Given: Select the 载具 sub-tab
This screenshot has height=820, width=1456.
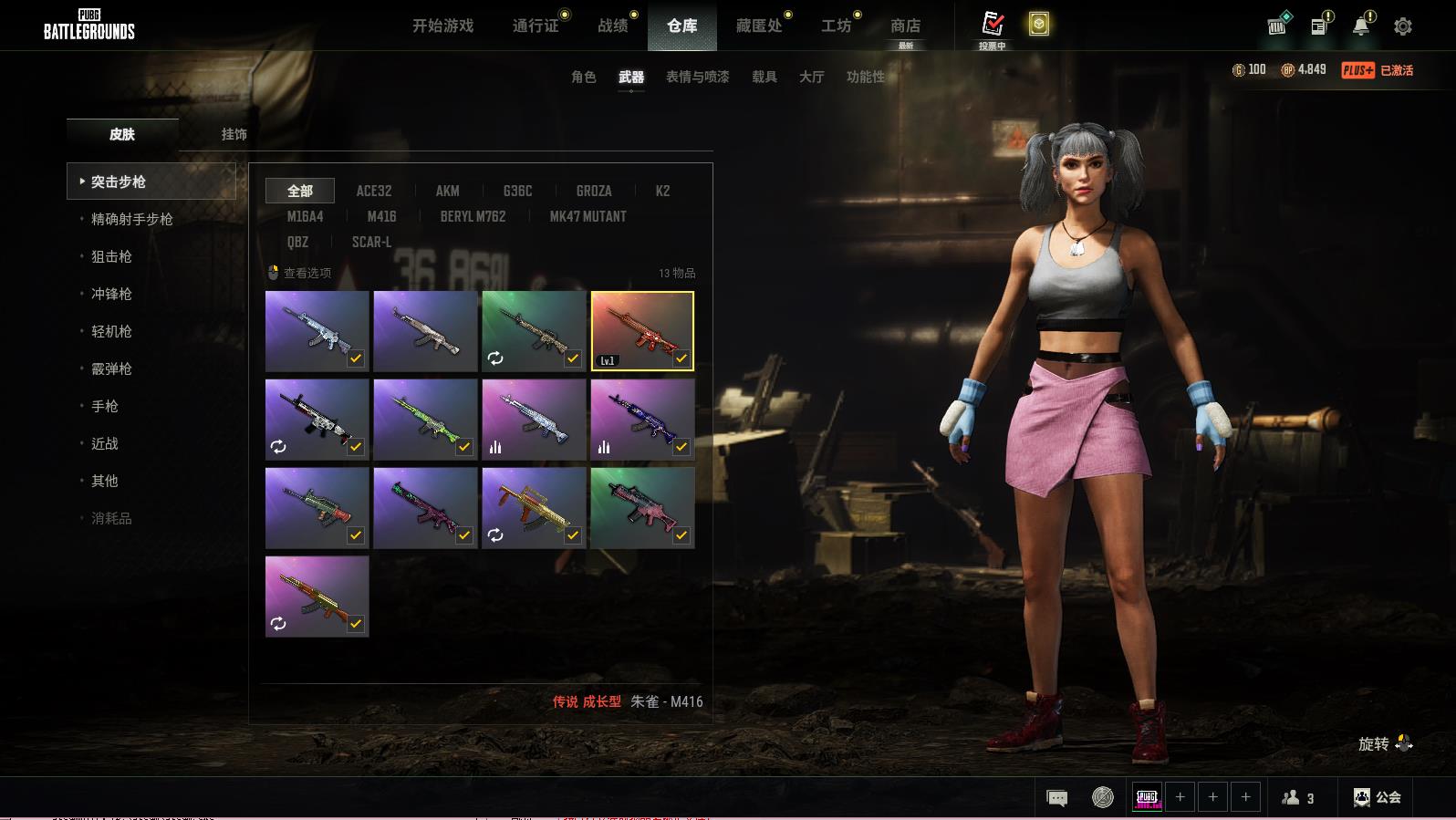Looking at the screenshot, I should point(764,77).
